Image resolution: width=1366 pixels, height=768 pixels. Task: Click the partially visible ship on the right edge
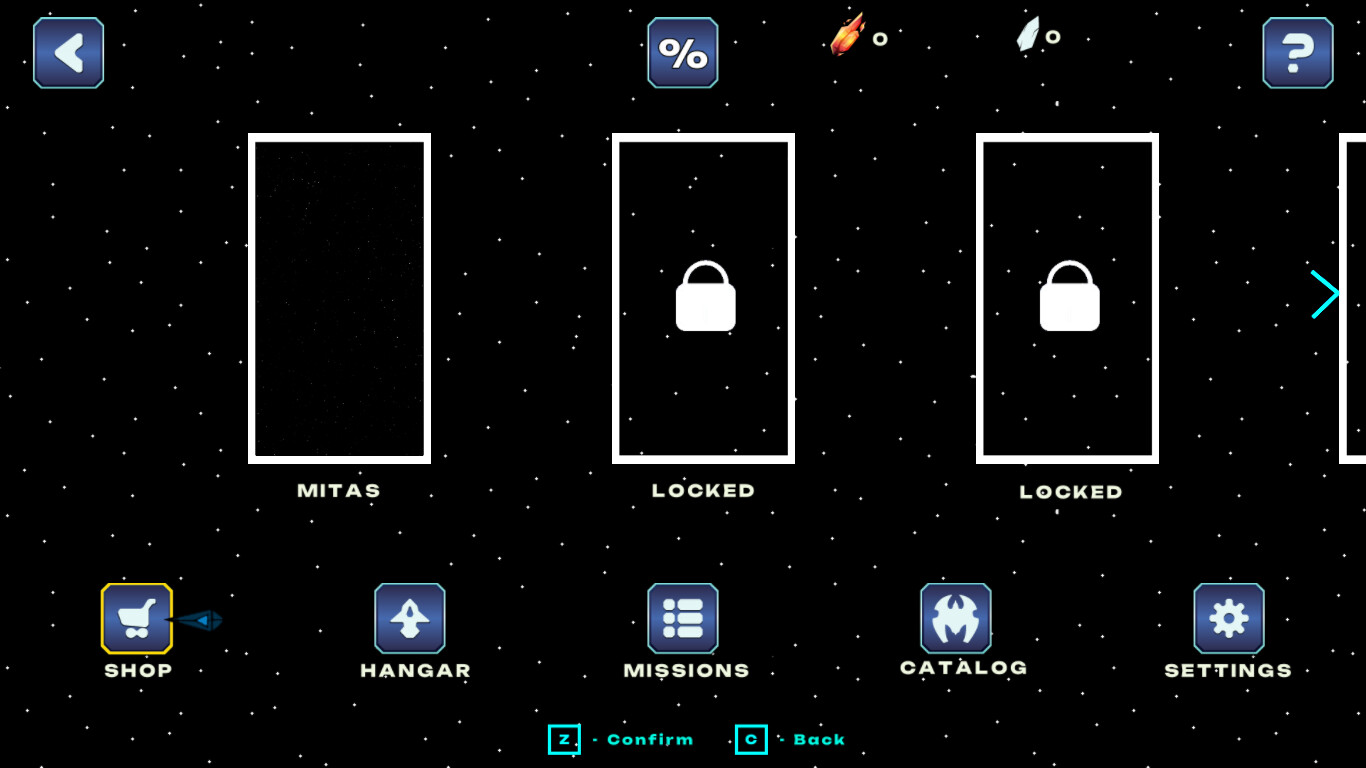(1356, 297)
